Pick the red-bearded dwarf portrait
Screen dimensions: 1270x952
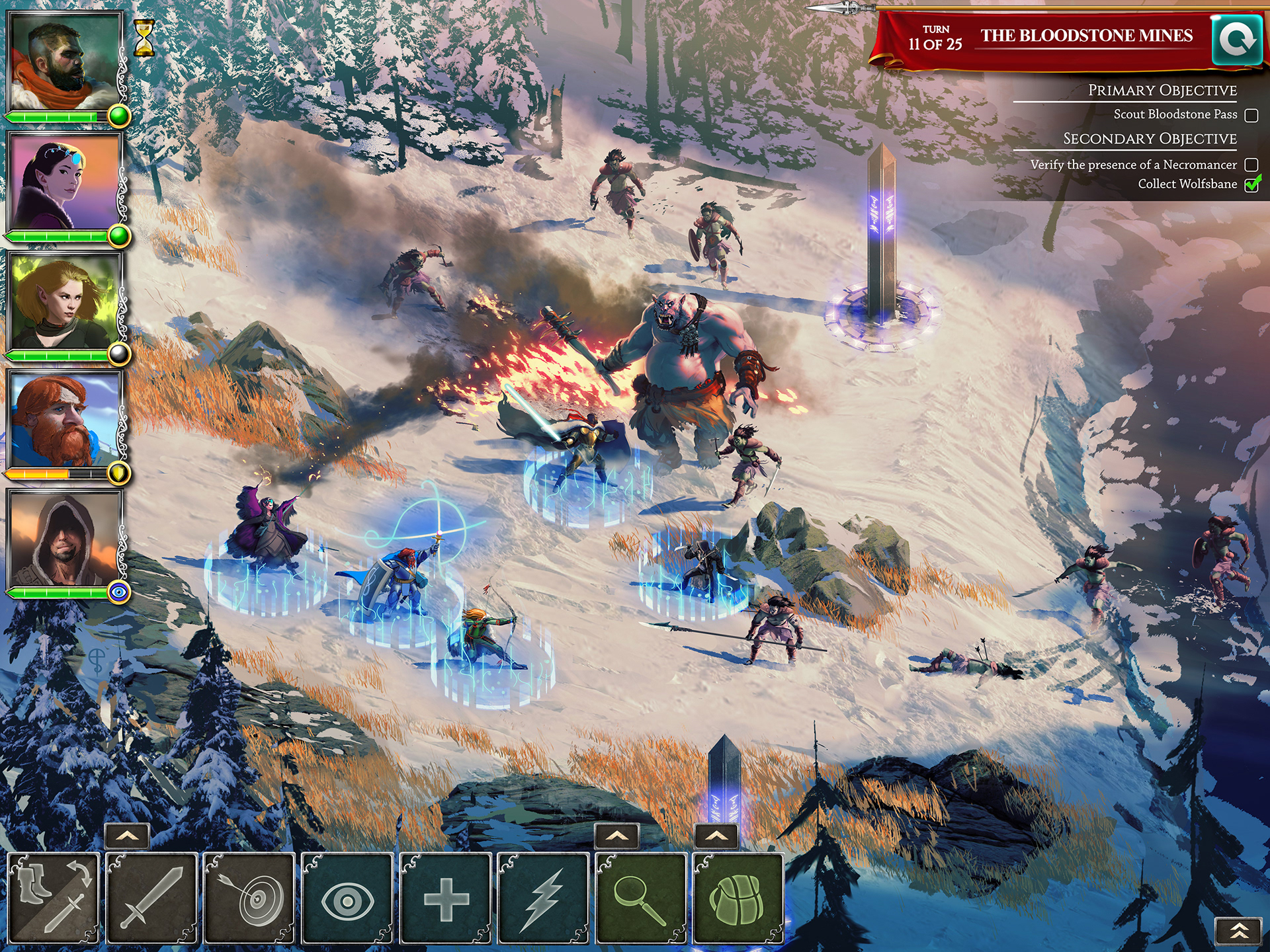click(64, 419)
